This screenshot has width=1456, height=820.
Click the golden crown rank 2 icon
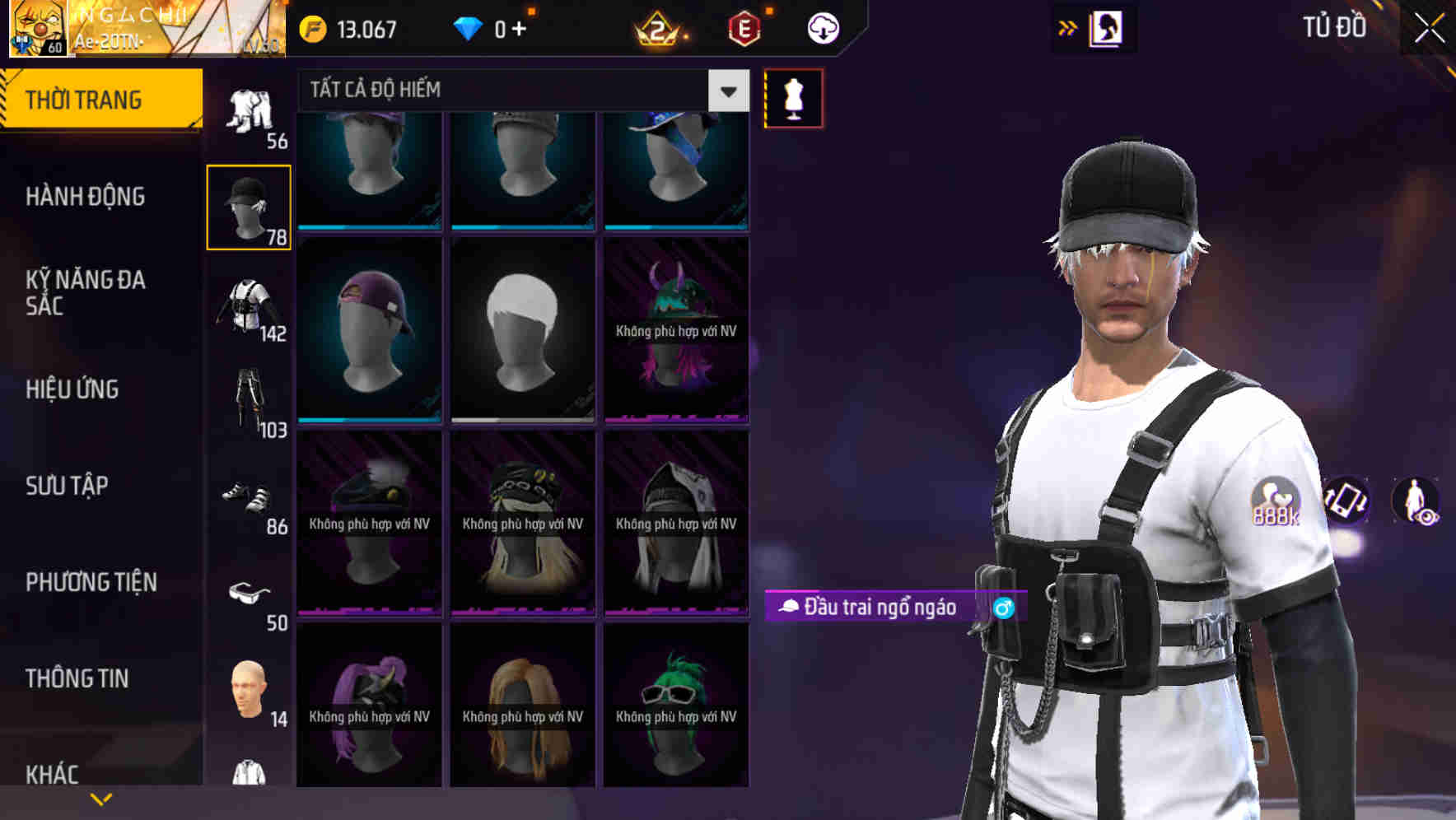[659, 27]
